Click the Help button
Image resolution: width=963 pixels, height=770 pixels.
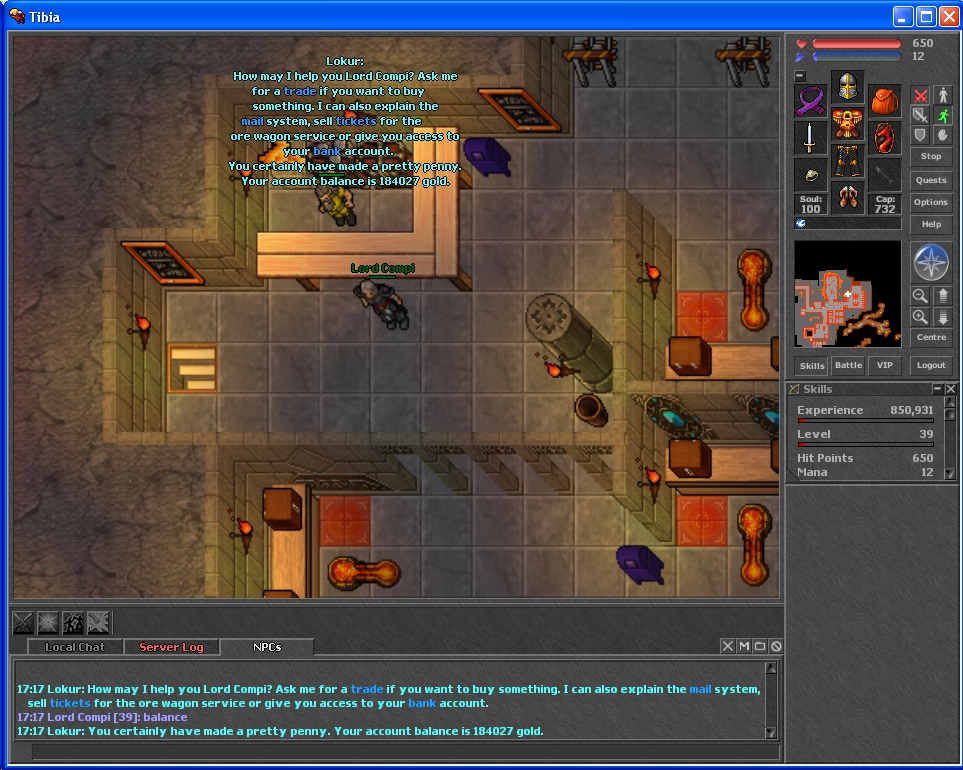[x=930, y=224]
